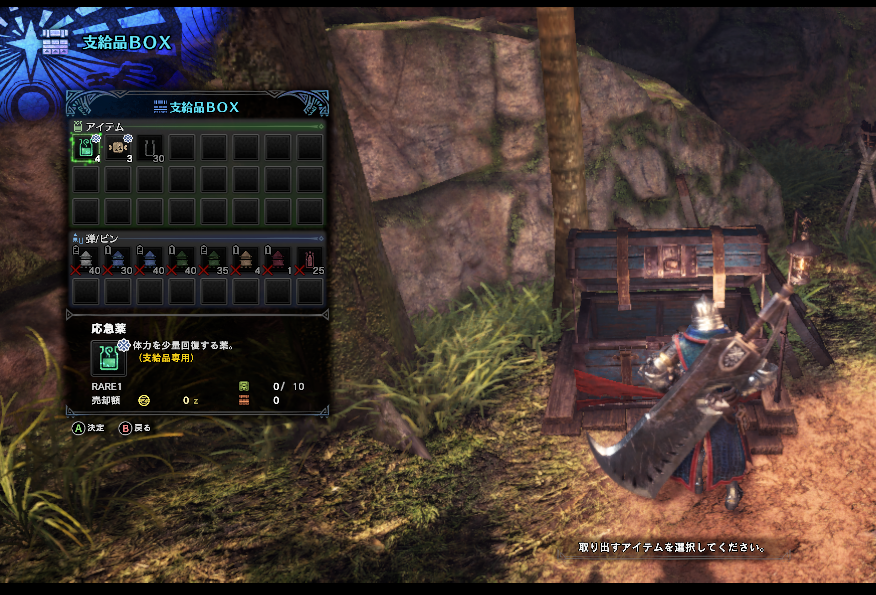
Task: Choose the greyed-out slot with count 30
Action: (150, 148)
